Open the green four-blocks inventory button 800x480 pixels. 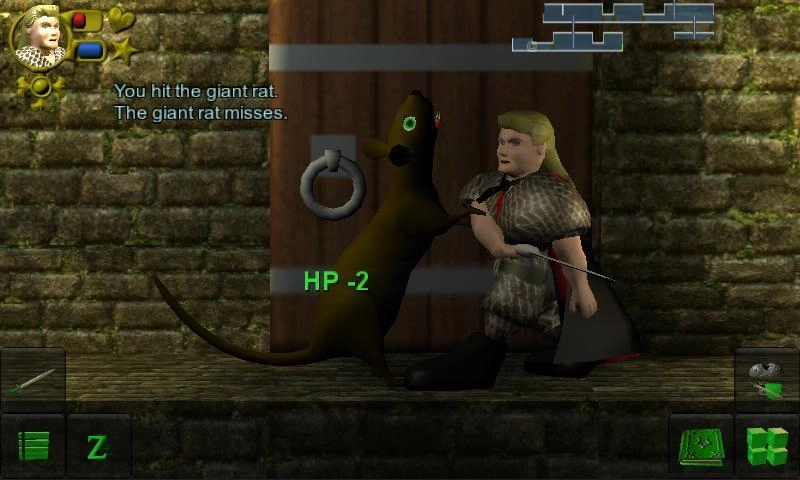tap(767, 446)
